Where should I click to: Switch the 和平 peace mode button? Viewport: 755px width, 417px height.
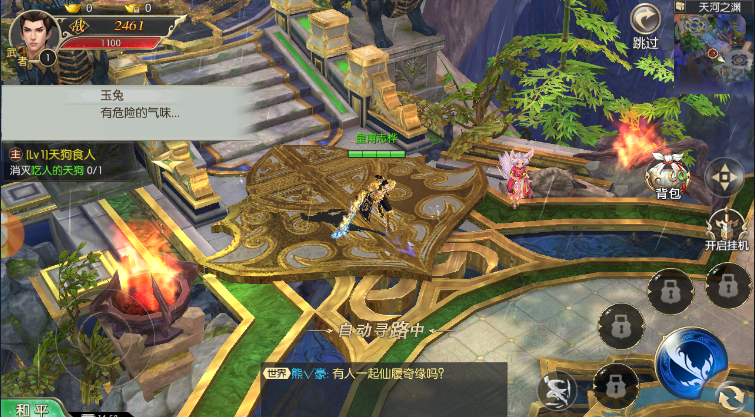click(x=30, y=408)
